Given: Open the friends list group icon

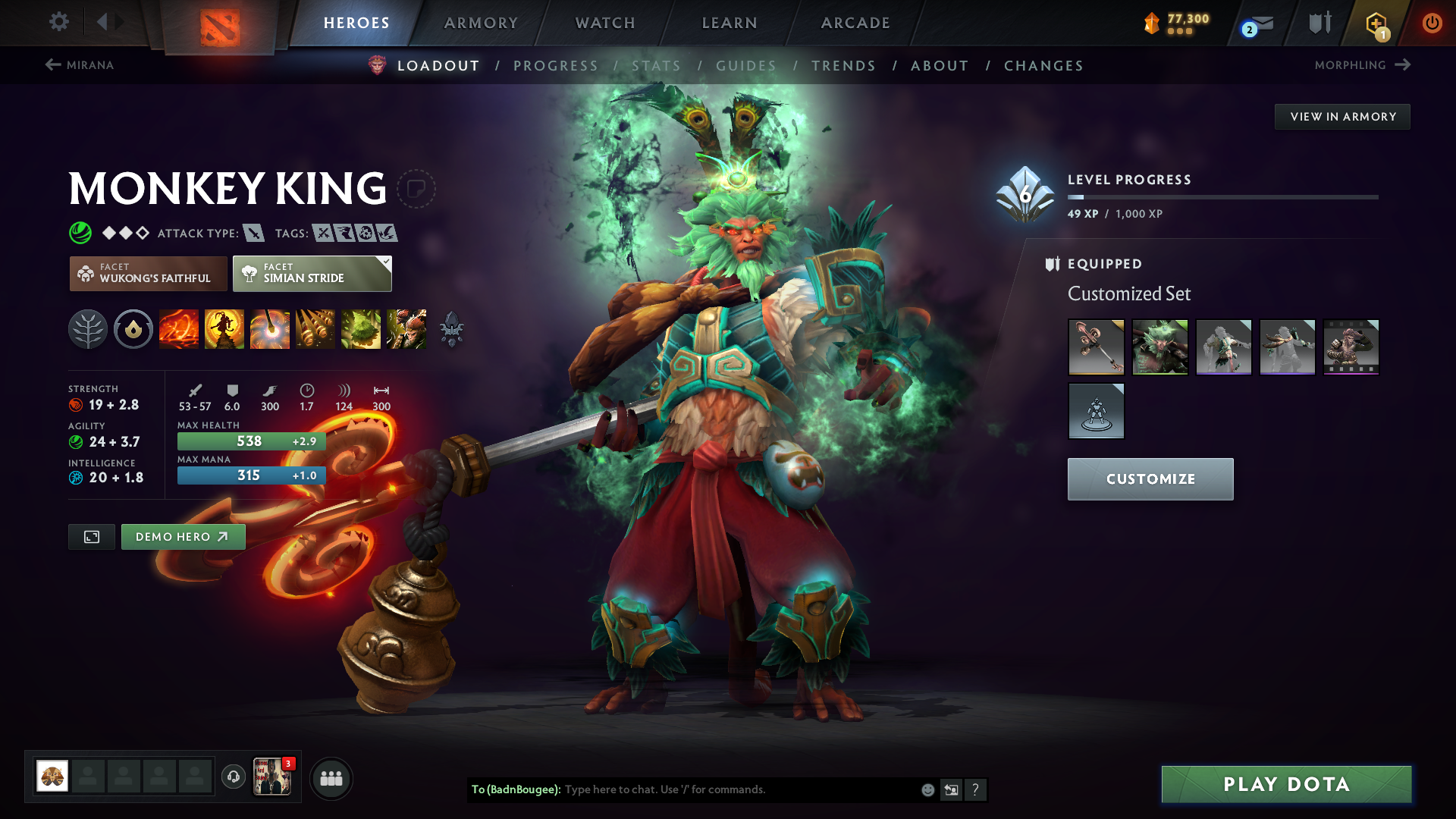Looking at the screenshot, I should coord(331,777).
